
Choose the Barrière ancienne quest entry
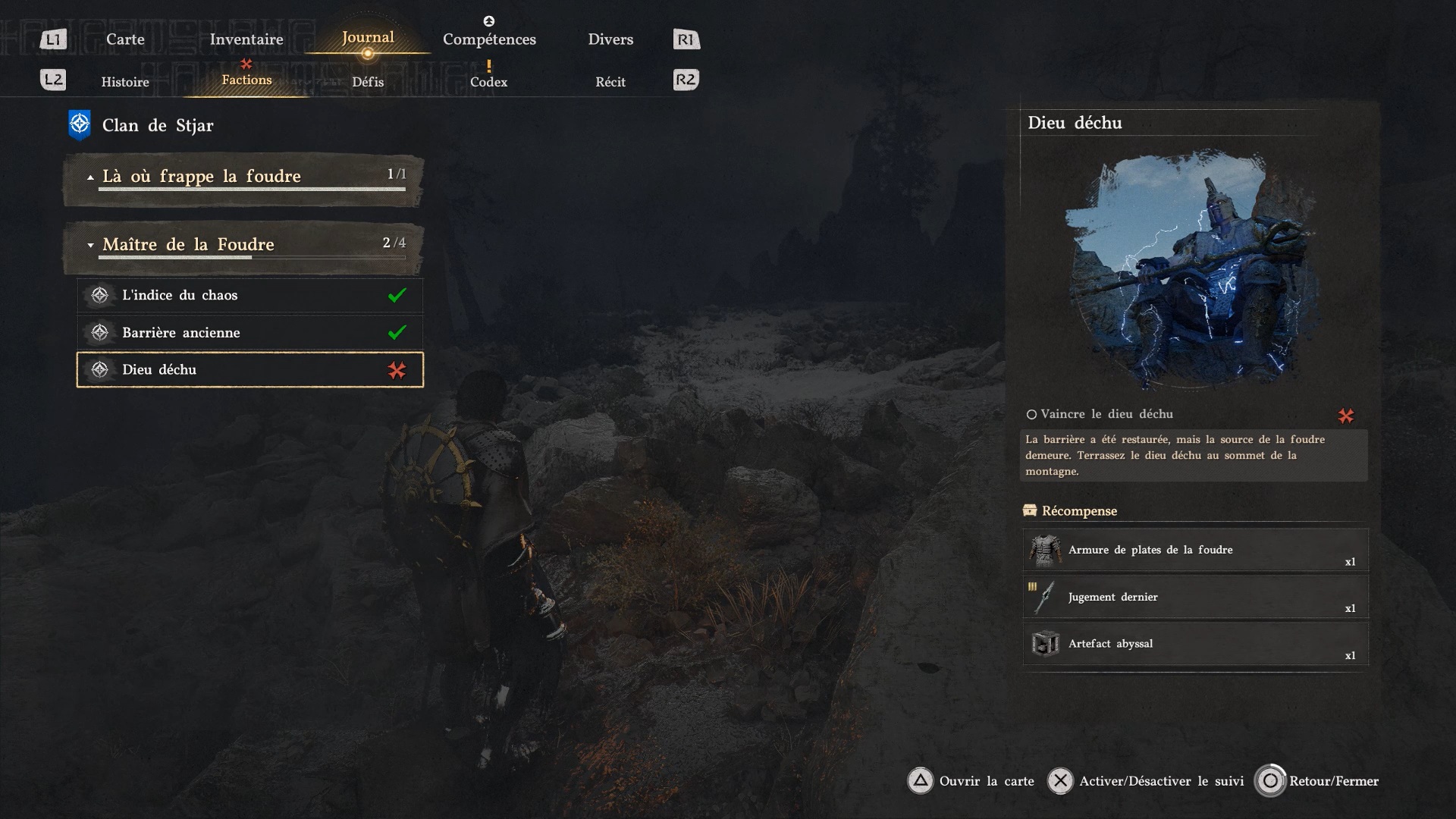[x=249, y=332]
